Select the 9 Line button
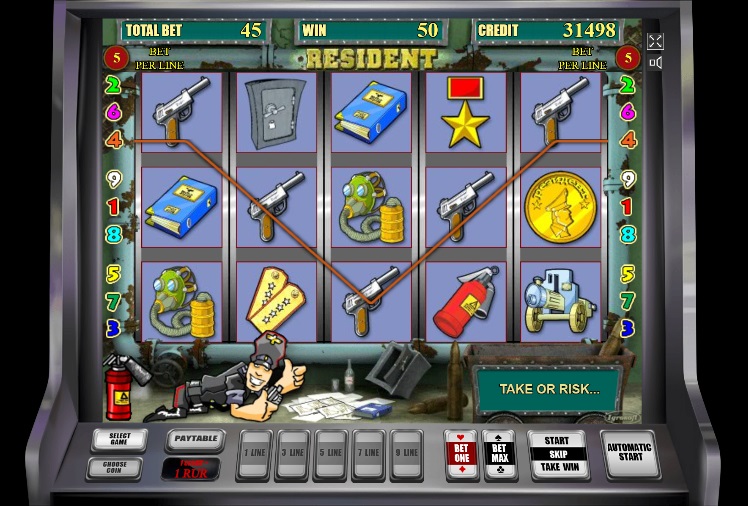748x506 pixels. point(406,455)
